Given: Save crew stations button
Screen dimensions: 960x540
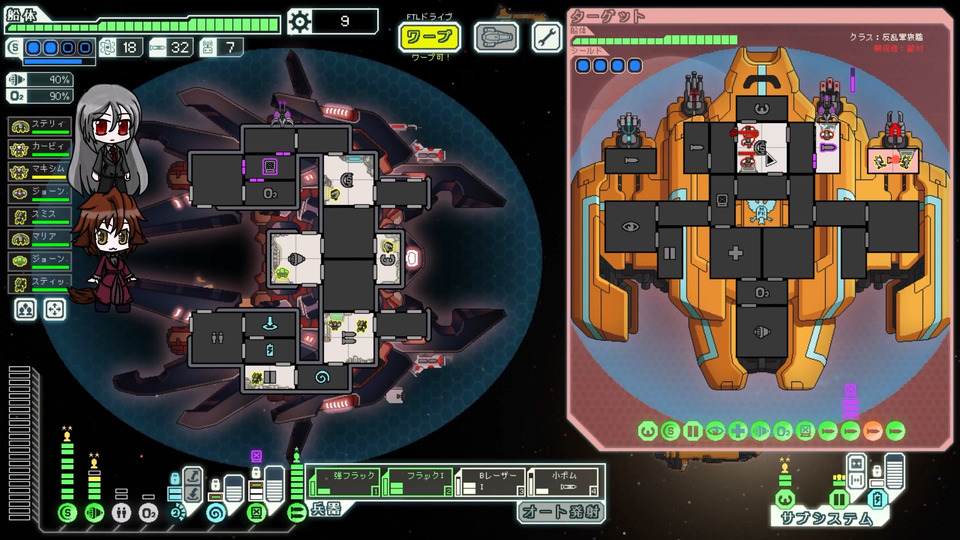Looking at the screenshot, I should 26,310.
